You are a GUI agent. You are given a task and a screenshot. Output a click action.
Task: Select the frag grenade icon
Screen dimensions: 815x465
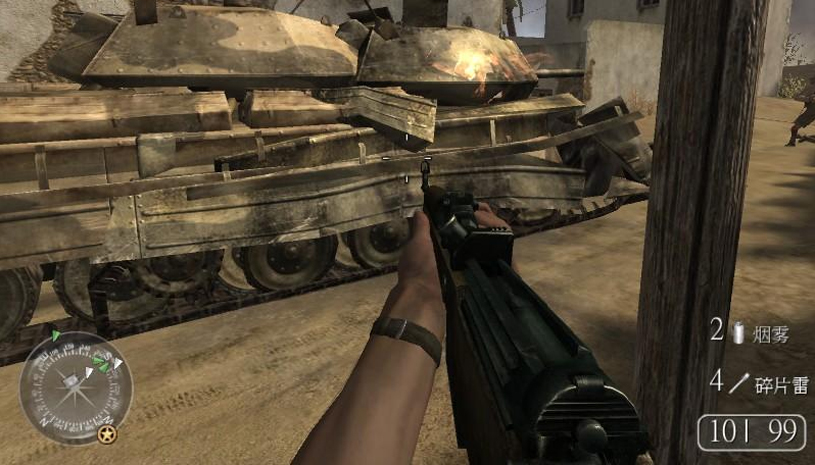click(740, 381)
